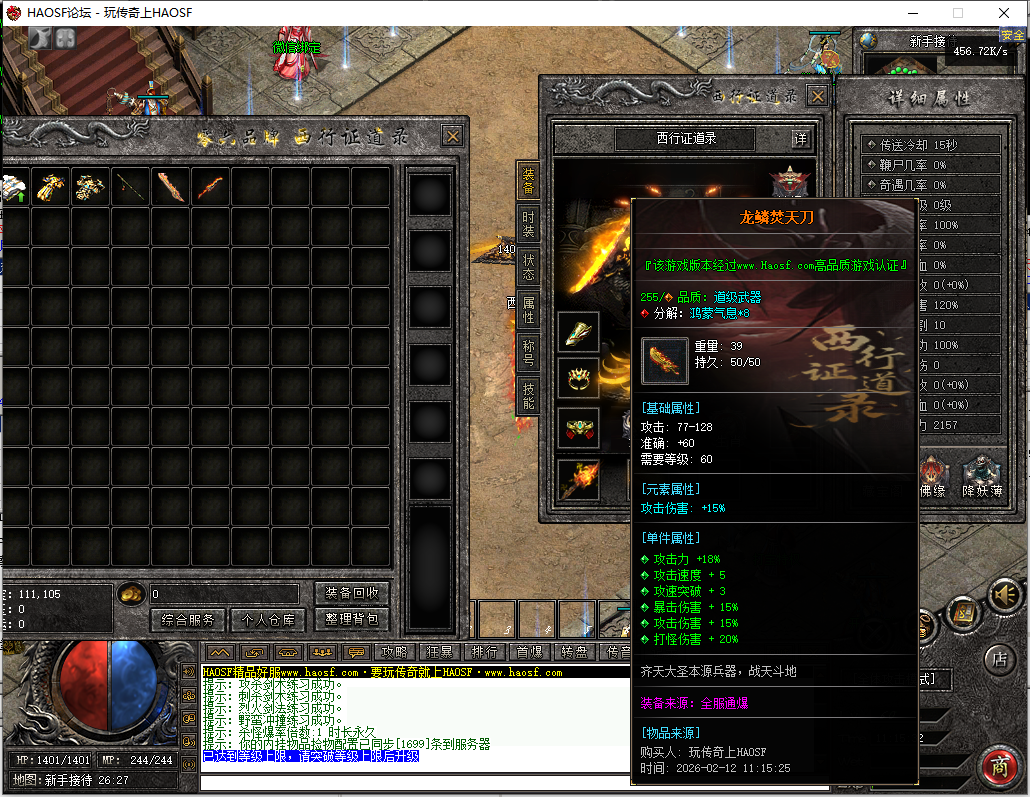Image resolution: width=1030 pixels, height=797 pixels.
Task: Select the 称号 title tab
Action: pos(528,353)
